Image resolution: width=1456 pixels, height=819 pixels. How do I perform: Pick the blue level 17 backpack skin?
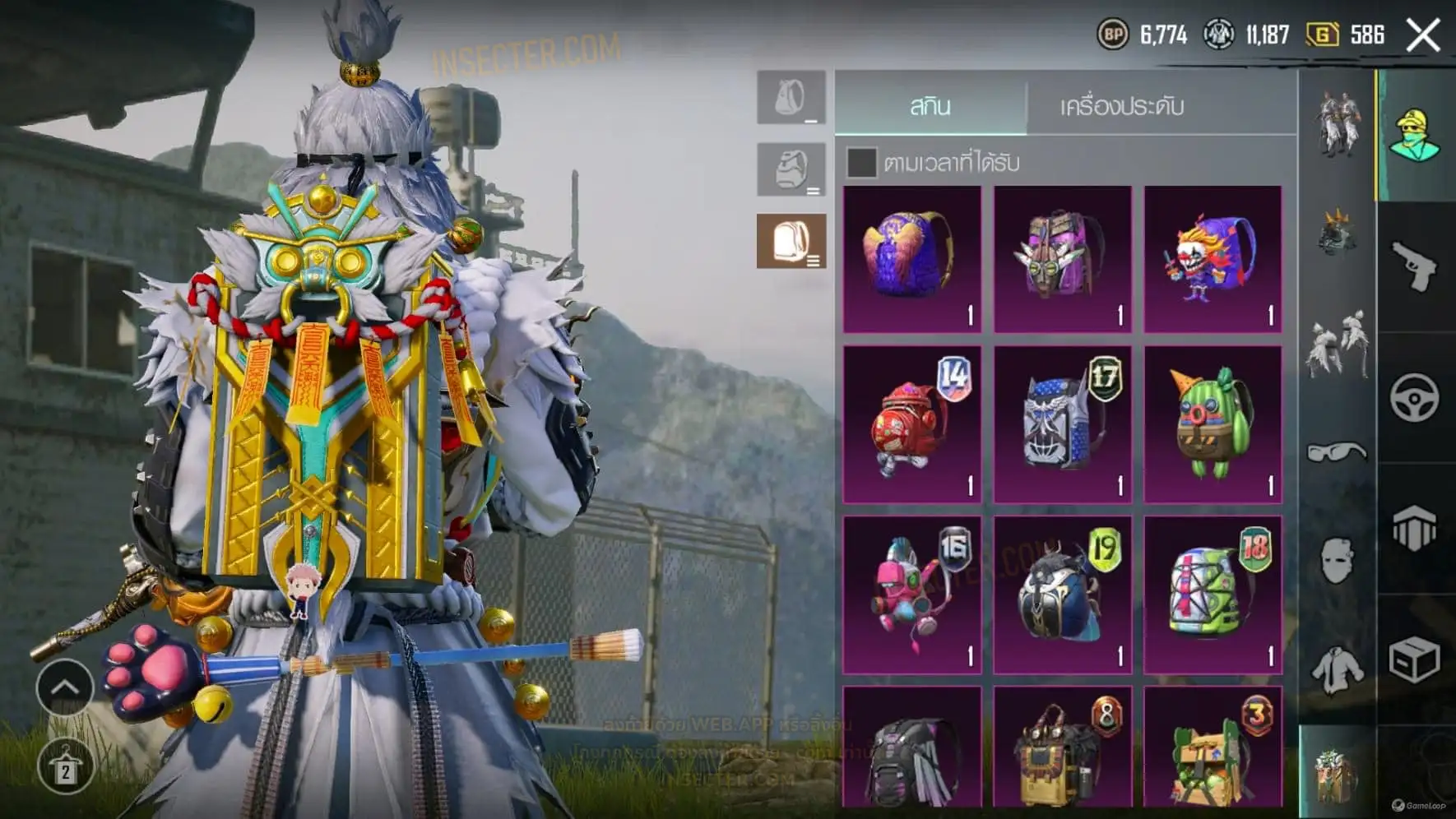coord(1062,423)
